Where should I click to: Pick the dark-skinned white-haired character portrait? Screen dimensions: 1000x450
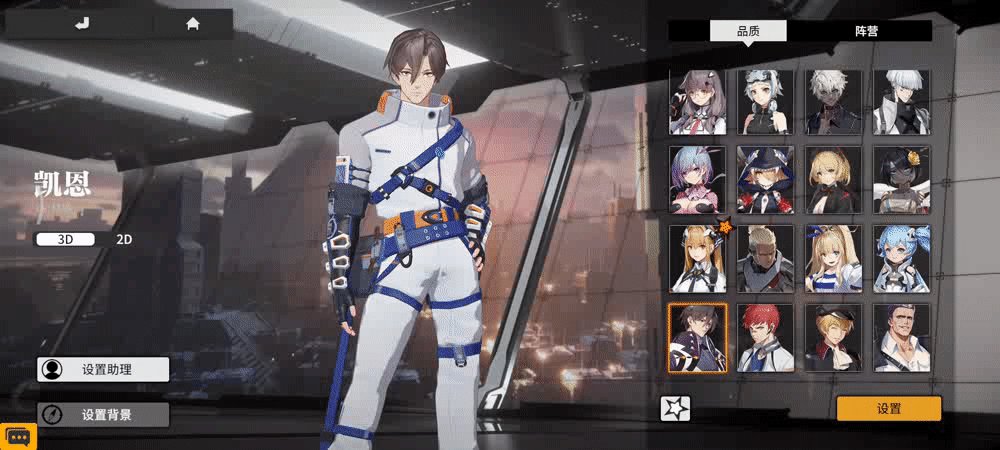click(x=834, y=102)
